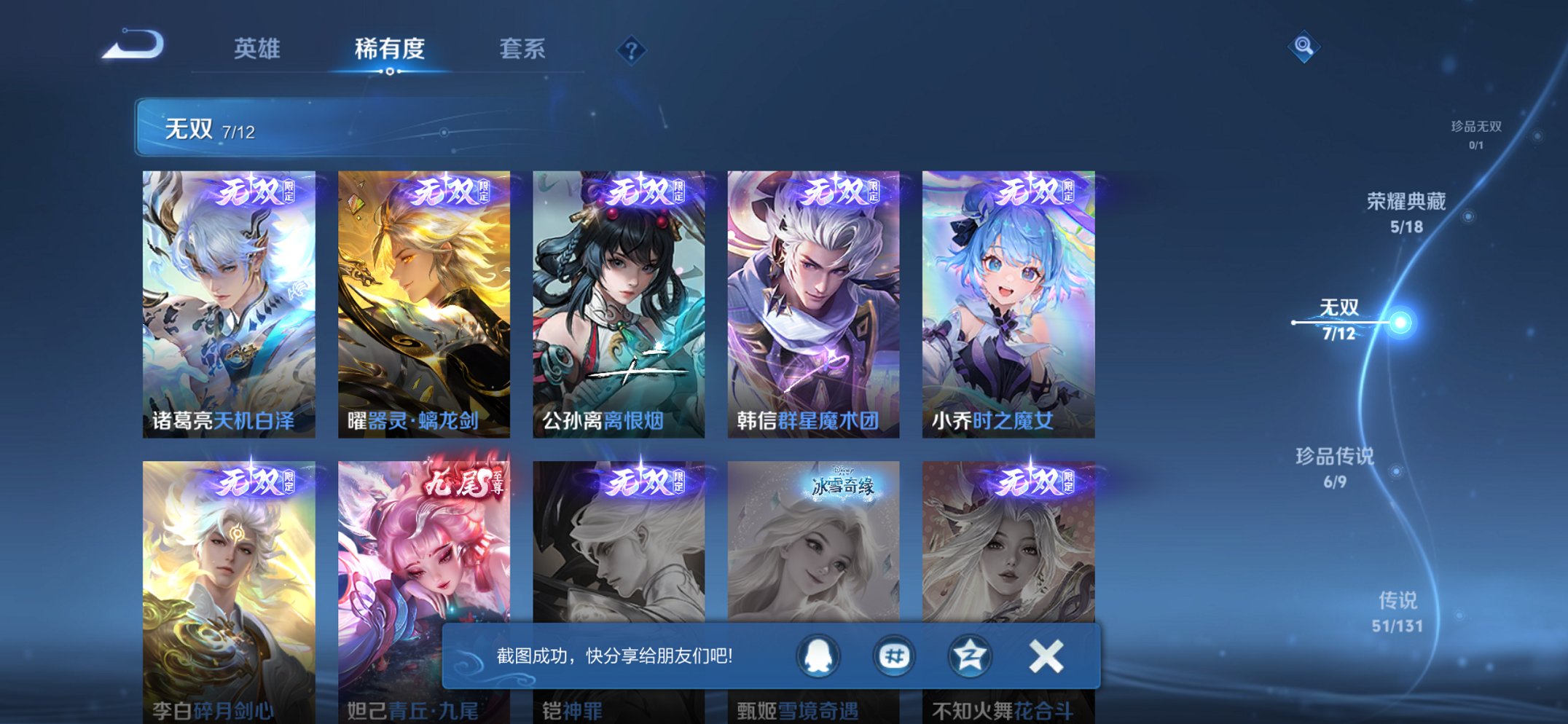Dismiss the share prompt with the X
The width and height of the screenshot is (1568, 724).
pos(1045,656)
